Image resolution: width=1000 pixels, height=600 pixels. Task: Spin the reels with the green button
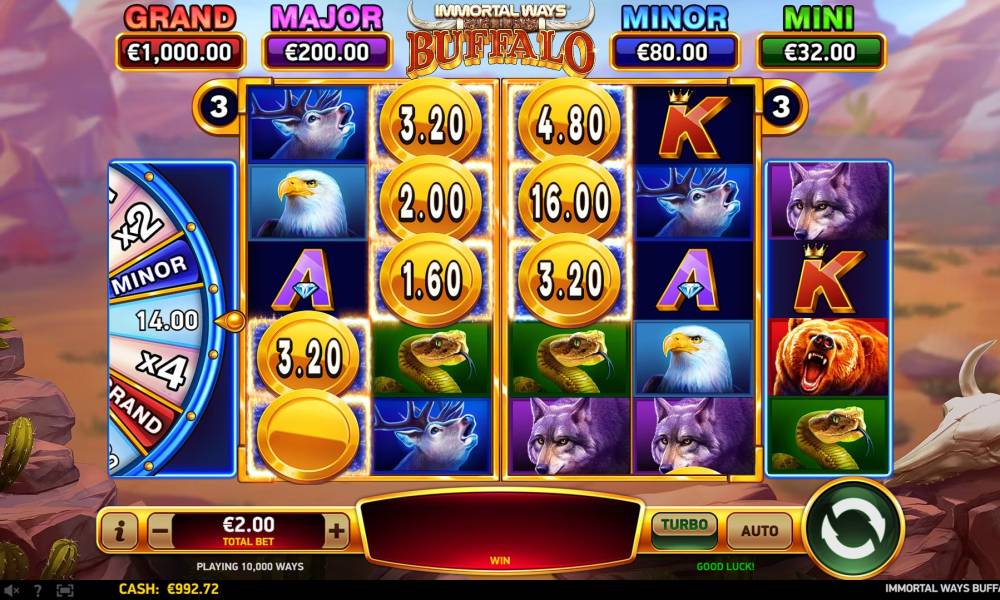click(x=853, y=530)
